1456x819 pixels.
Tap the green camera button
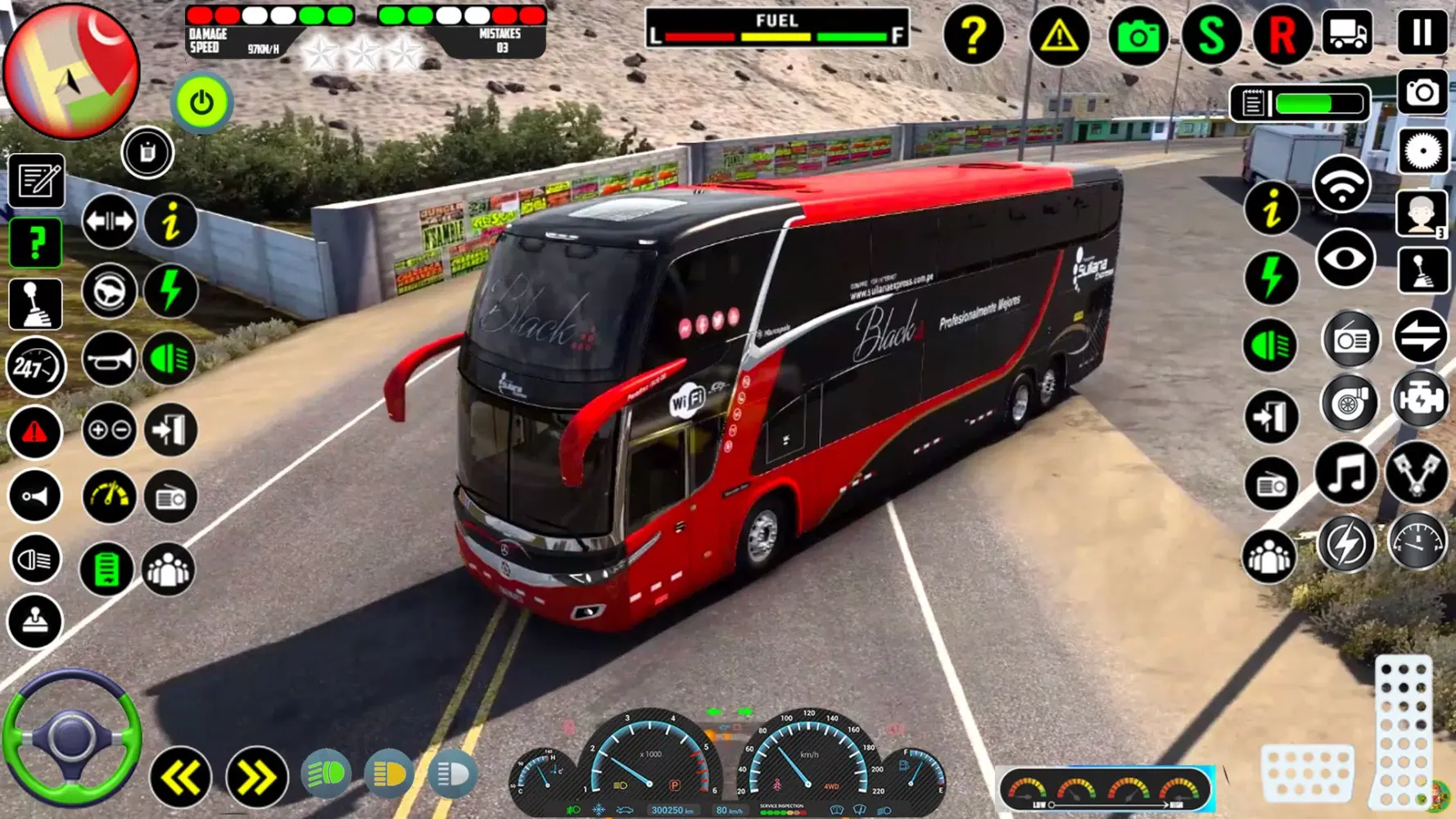(1137, 36)
